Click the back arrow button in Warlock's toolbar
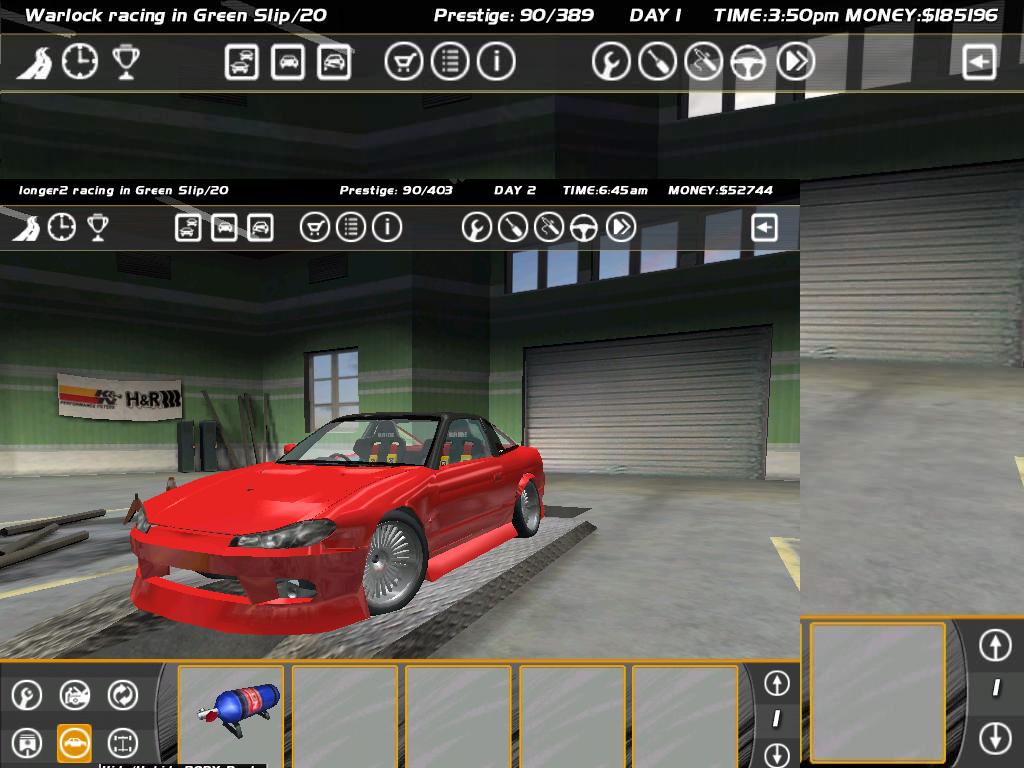This screenshot has height=768, width=1024. click(979, 62)
